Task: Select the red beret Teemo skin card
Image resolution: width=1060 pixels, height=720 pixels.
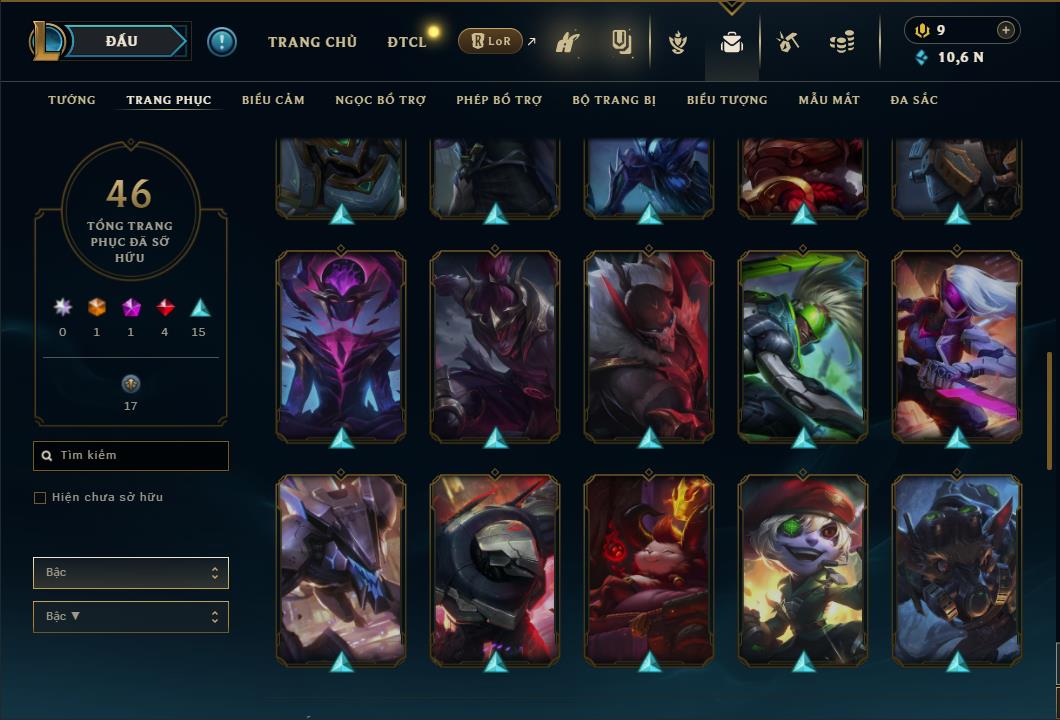Action: 803,568
